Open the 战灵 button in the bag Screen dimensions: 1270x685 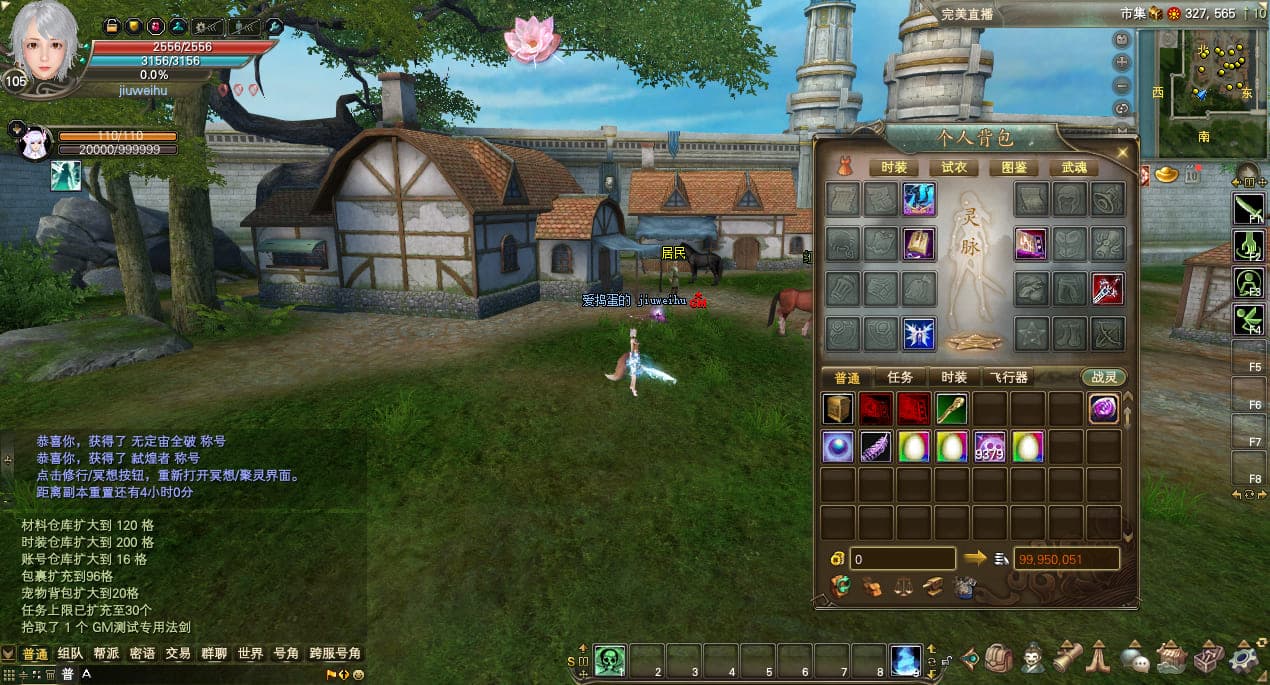pos(1103,377)
